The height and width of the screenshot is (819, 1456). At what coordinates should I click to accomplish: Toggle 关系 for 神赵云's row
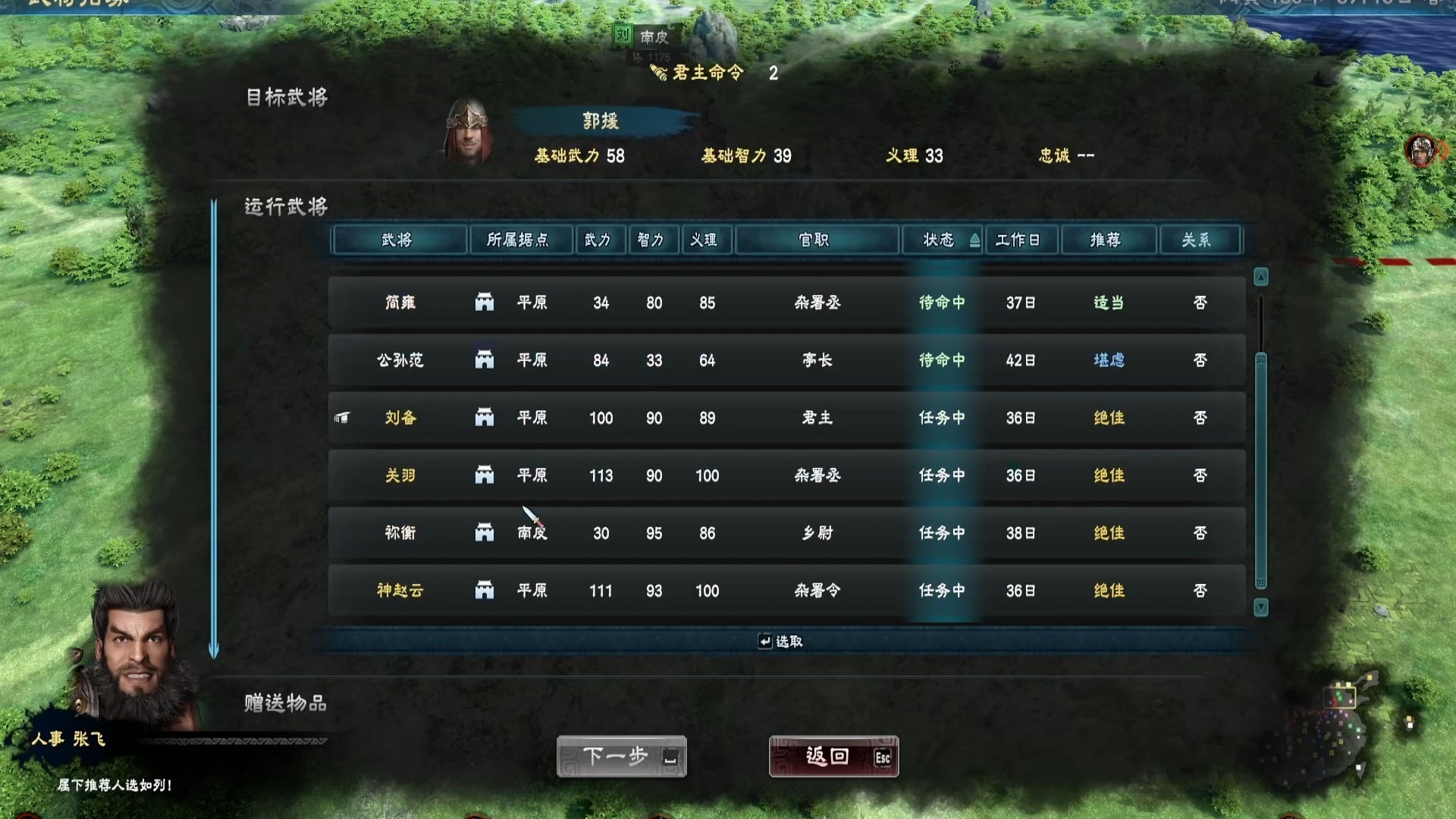tap(1200, 591)
